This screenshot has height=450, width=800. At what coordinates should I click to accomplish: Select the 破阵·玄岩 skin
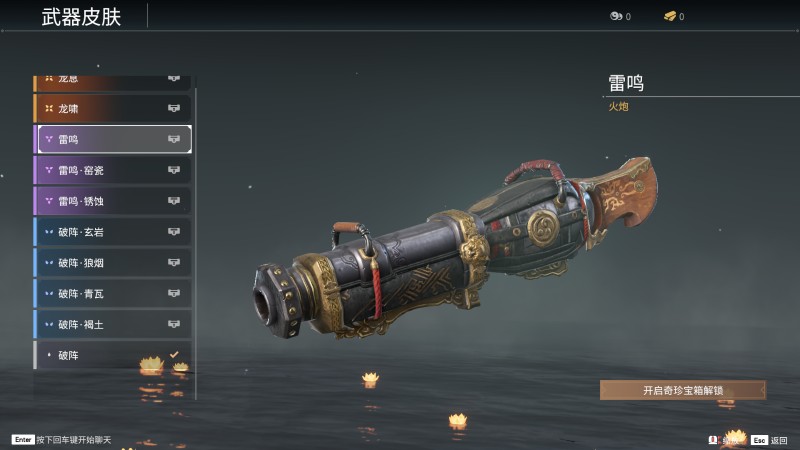(x=112, y=232)
